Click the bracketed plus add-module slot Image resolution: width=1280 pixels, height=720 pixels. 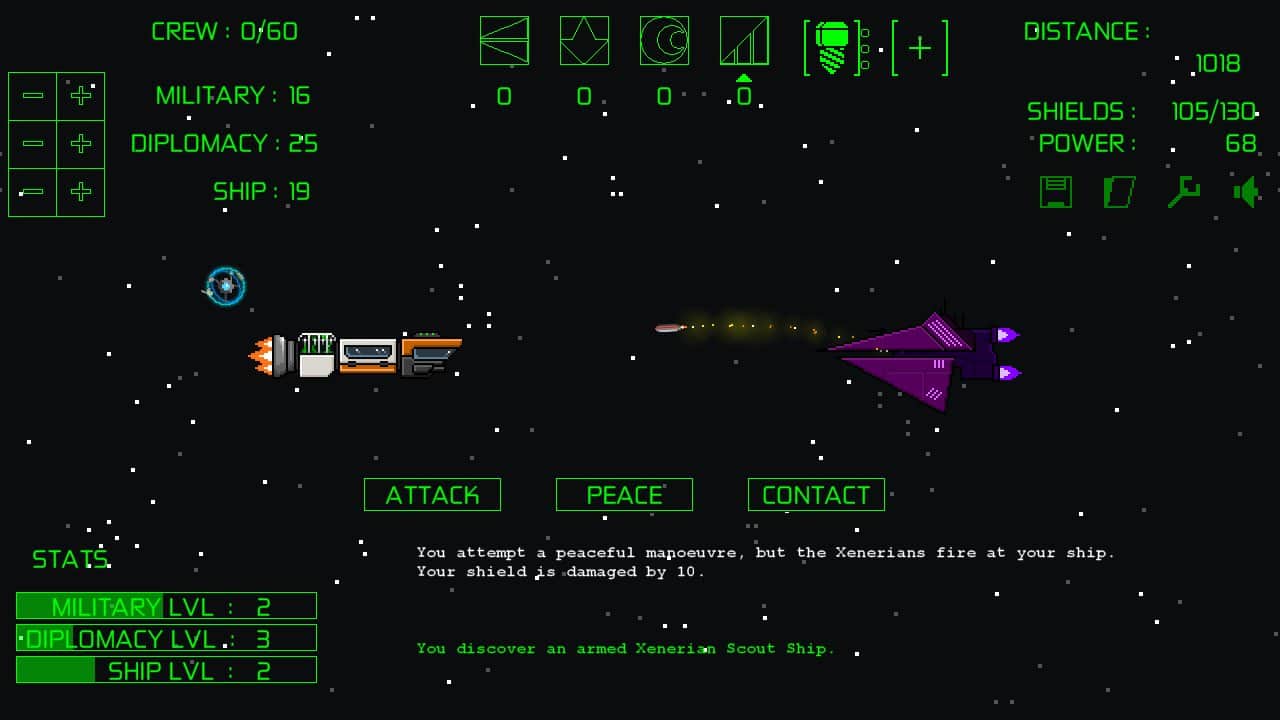[920, 48]
